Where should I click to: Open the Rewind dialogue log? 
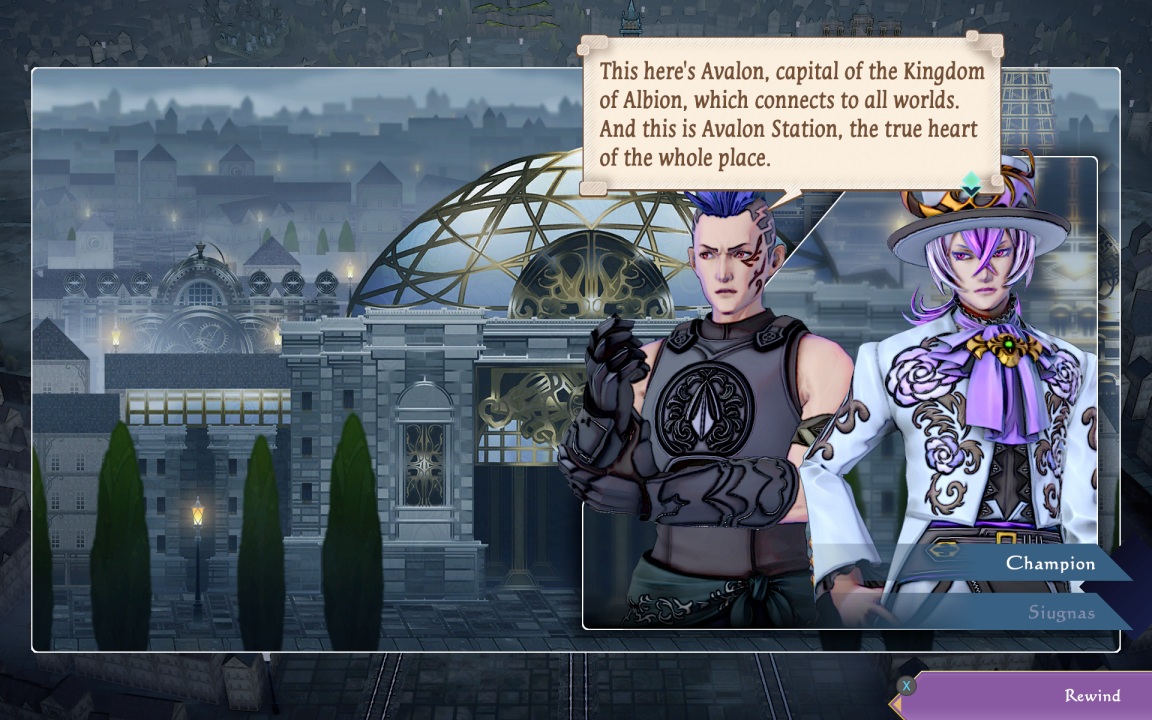click(x=1030, y=696)
